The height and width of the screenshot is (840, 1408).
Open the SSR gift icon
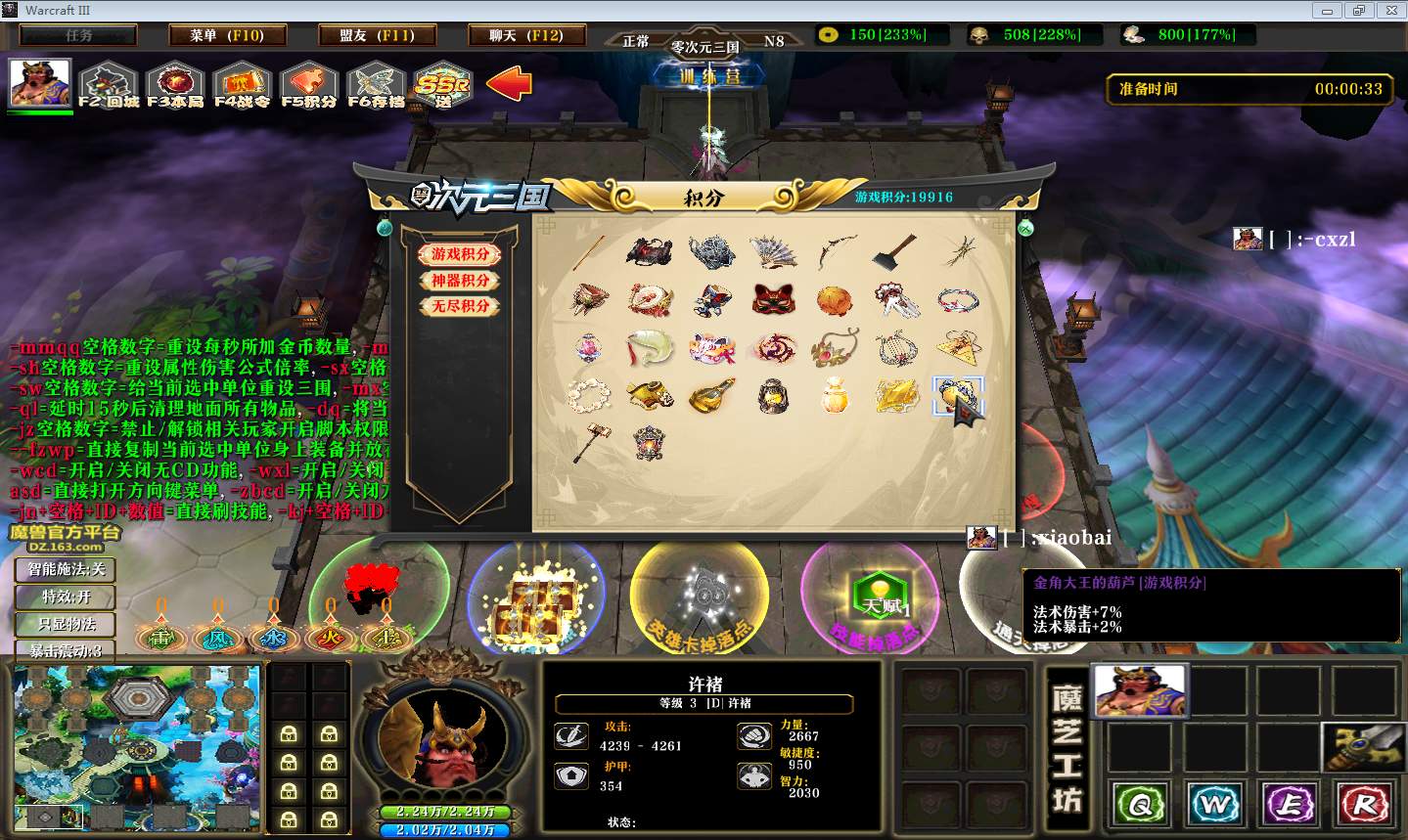point(442,85)
